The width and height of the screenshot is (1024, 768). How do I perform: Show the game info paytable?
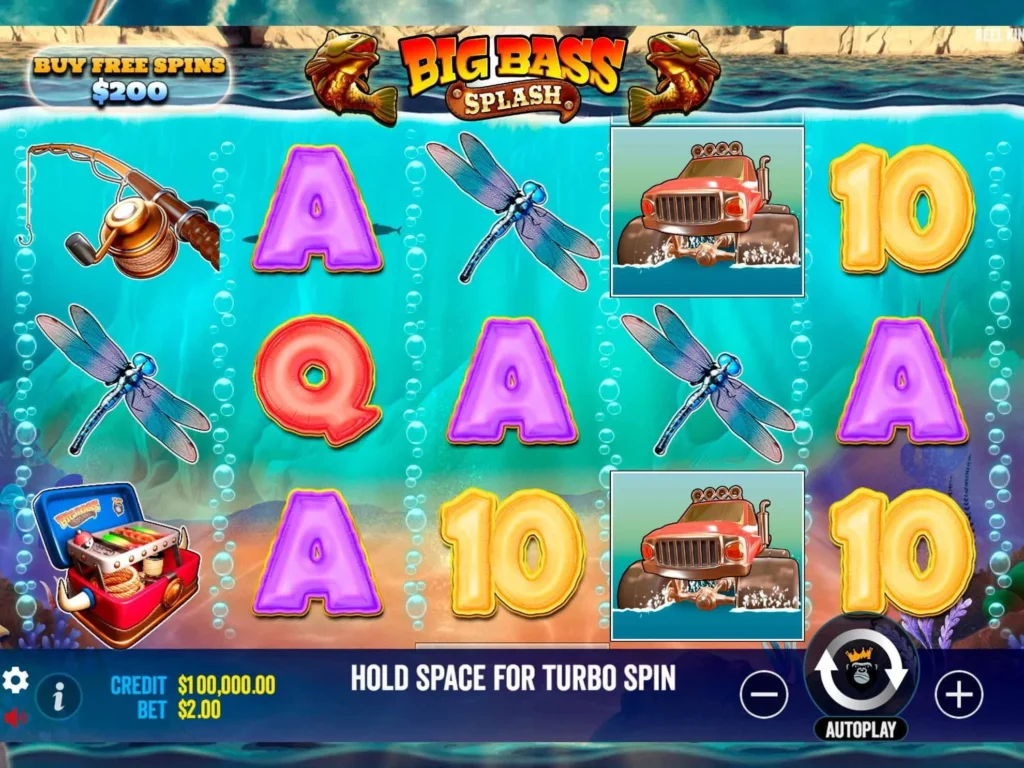[x=59, y=696]
